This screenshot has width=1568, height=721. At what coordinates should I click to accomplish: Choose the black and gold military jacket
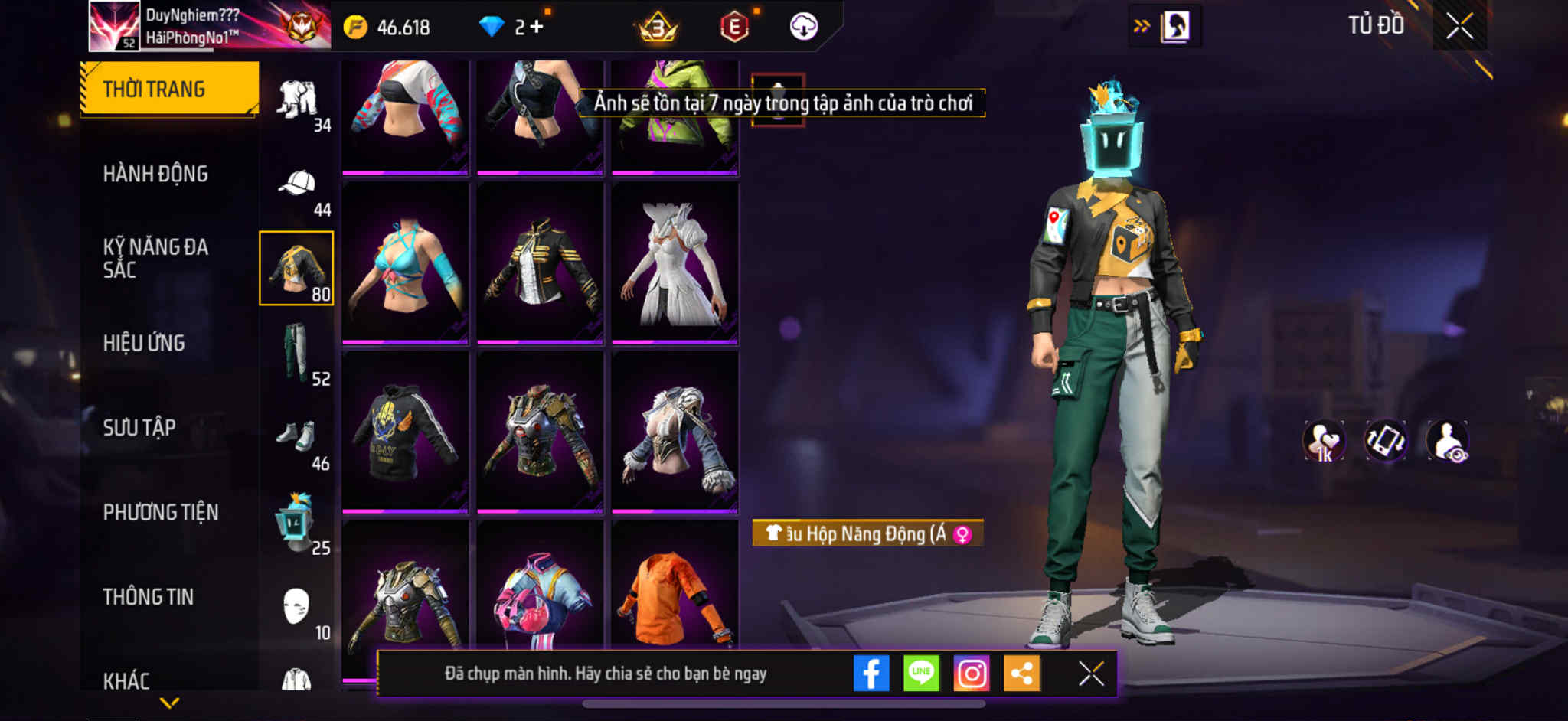click(540, 263)
